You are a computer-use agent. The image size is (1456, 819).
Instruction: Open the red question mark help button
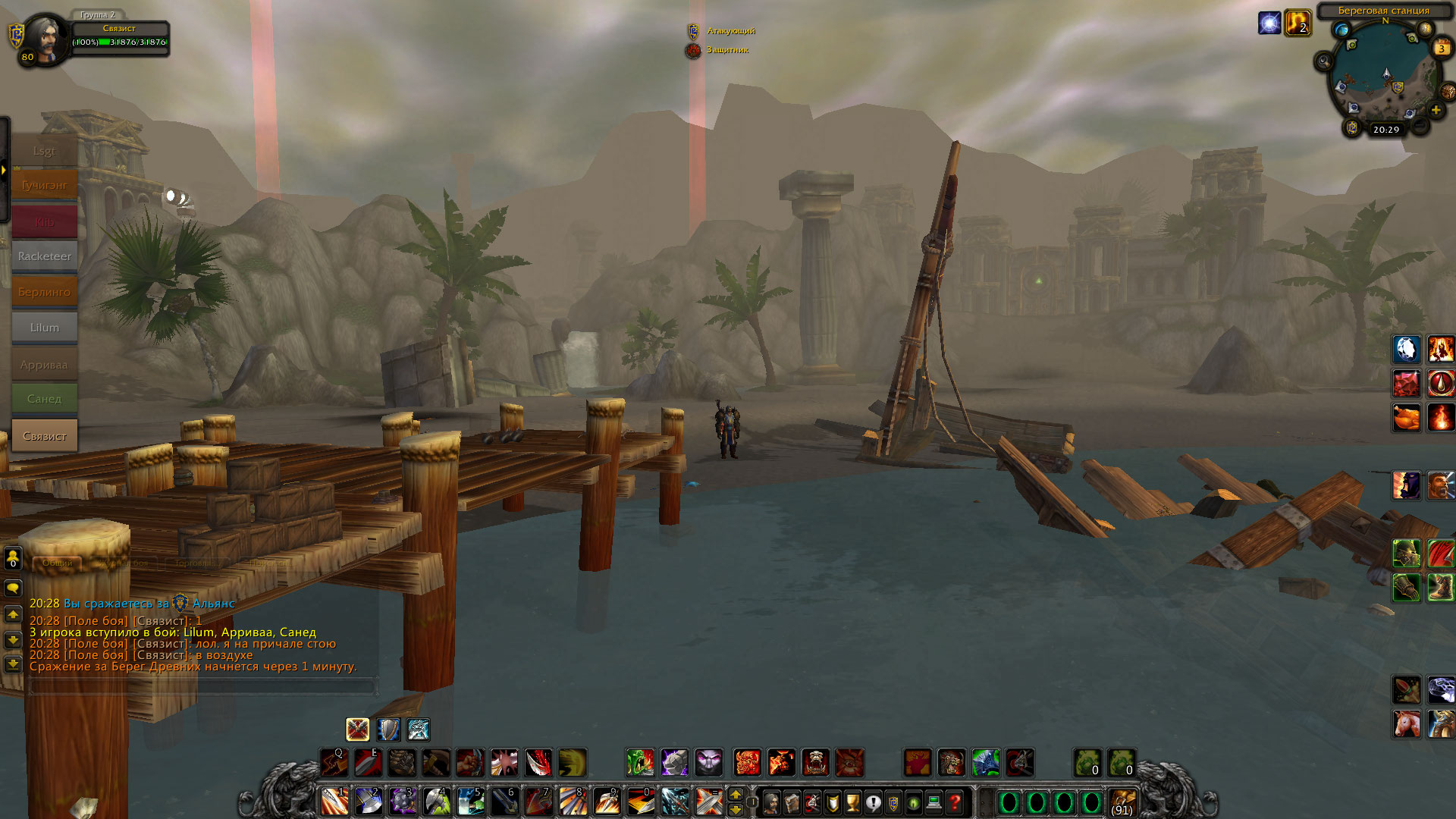(955, 802)
